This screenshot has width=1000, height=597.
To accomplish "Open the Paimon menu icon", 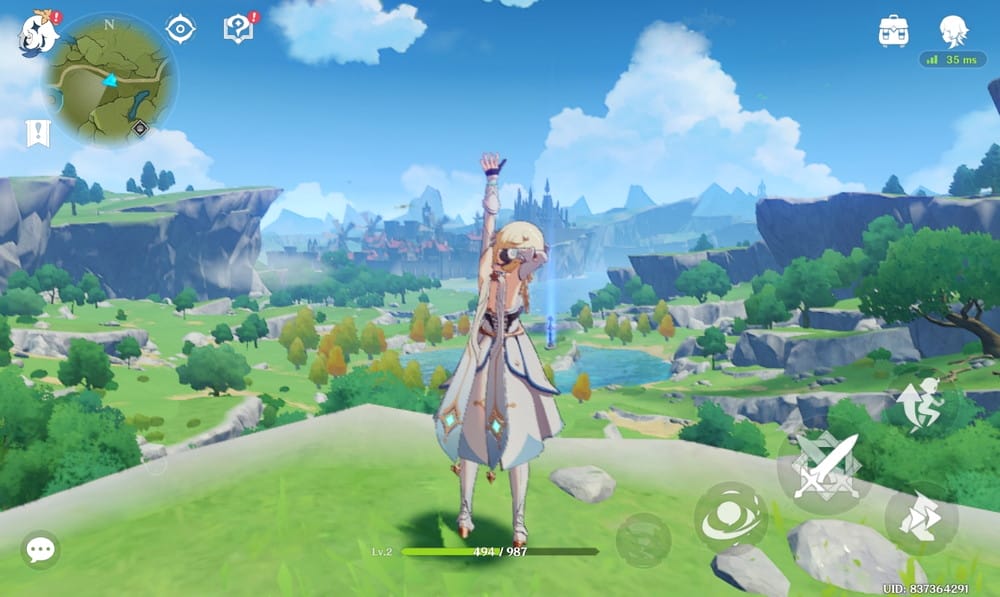I will (38, 34).
